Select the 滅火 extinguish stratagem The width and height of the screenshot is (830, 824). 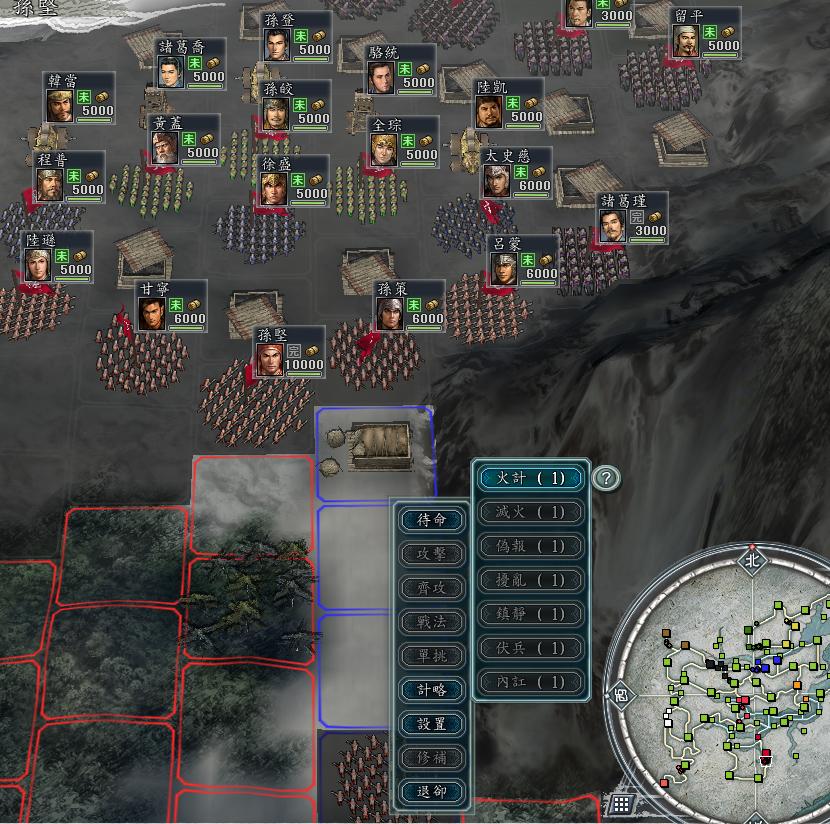530,512
